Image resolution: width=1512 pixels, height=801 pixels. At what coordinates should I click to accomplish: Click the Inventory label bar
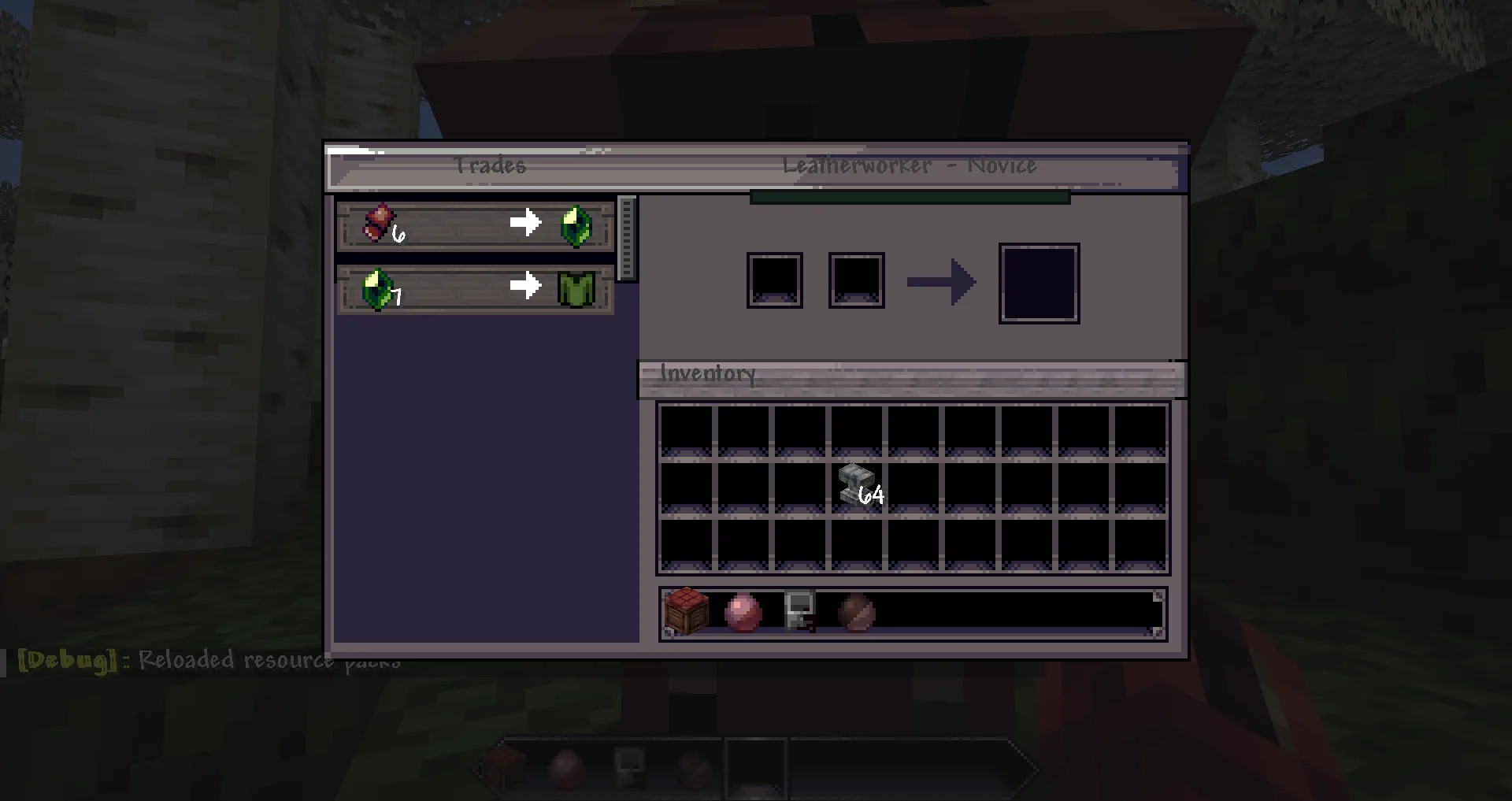pos(706,373)
